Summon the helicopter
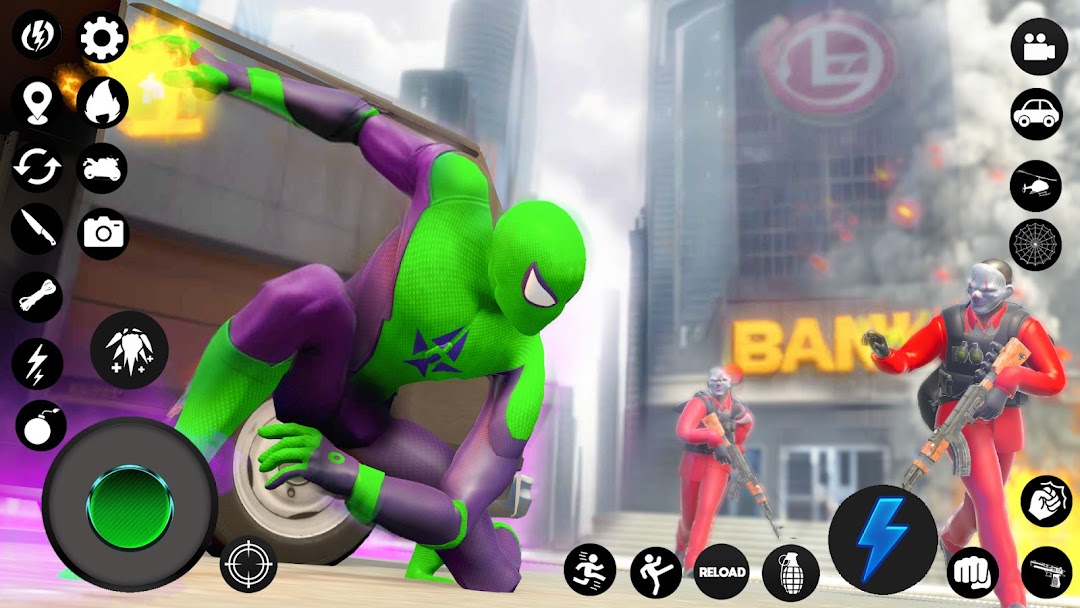This screenshot has width=1080, height=608. (1036, 185)
